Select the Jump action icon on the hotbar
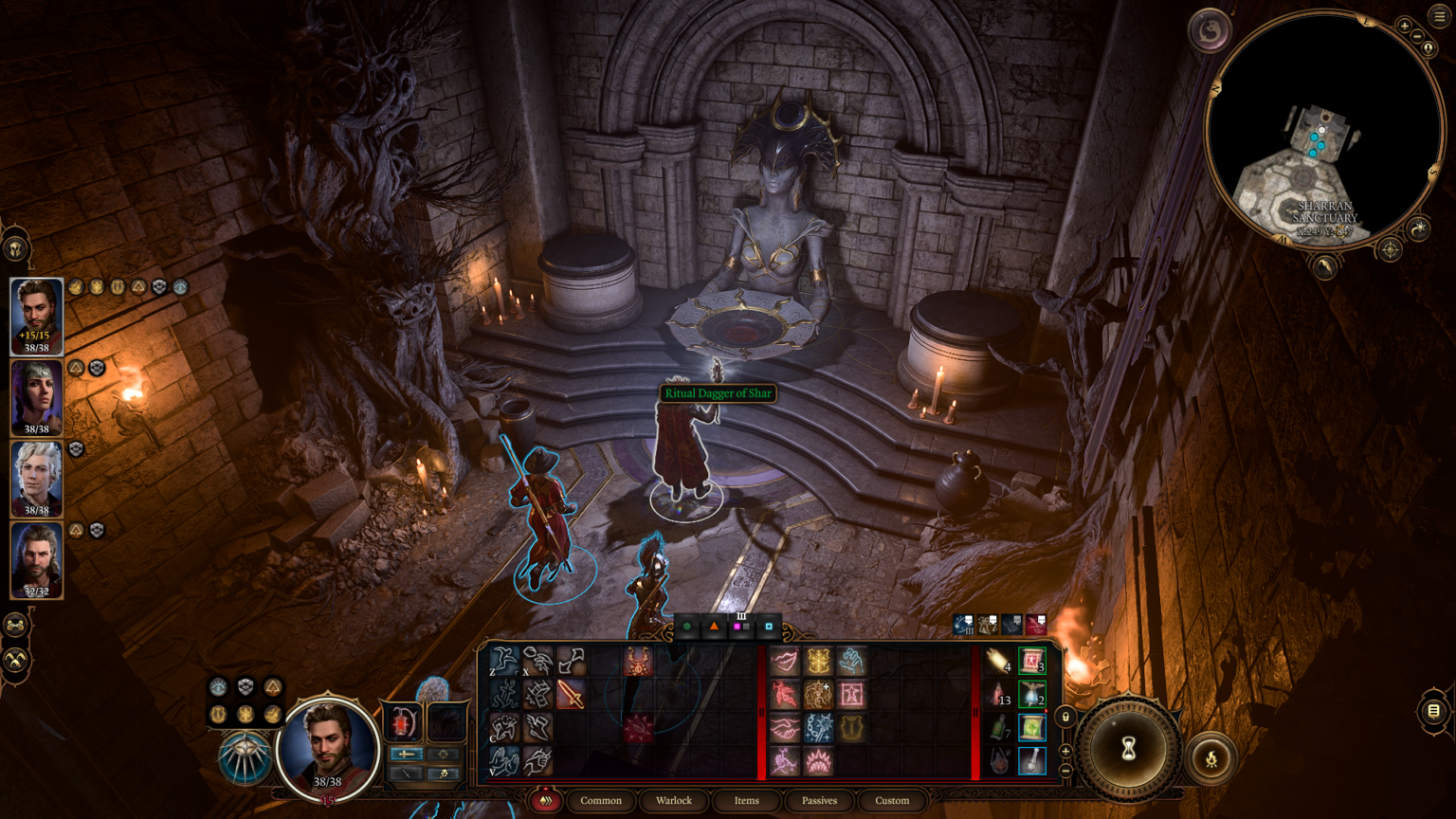The height and width of the screenshot is (819, 1456). click(x=503, y=661)
